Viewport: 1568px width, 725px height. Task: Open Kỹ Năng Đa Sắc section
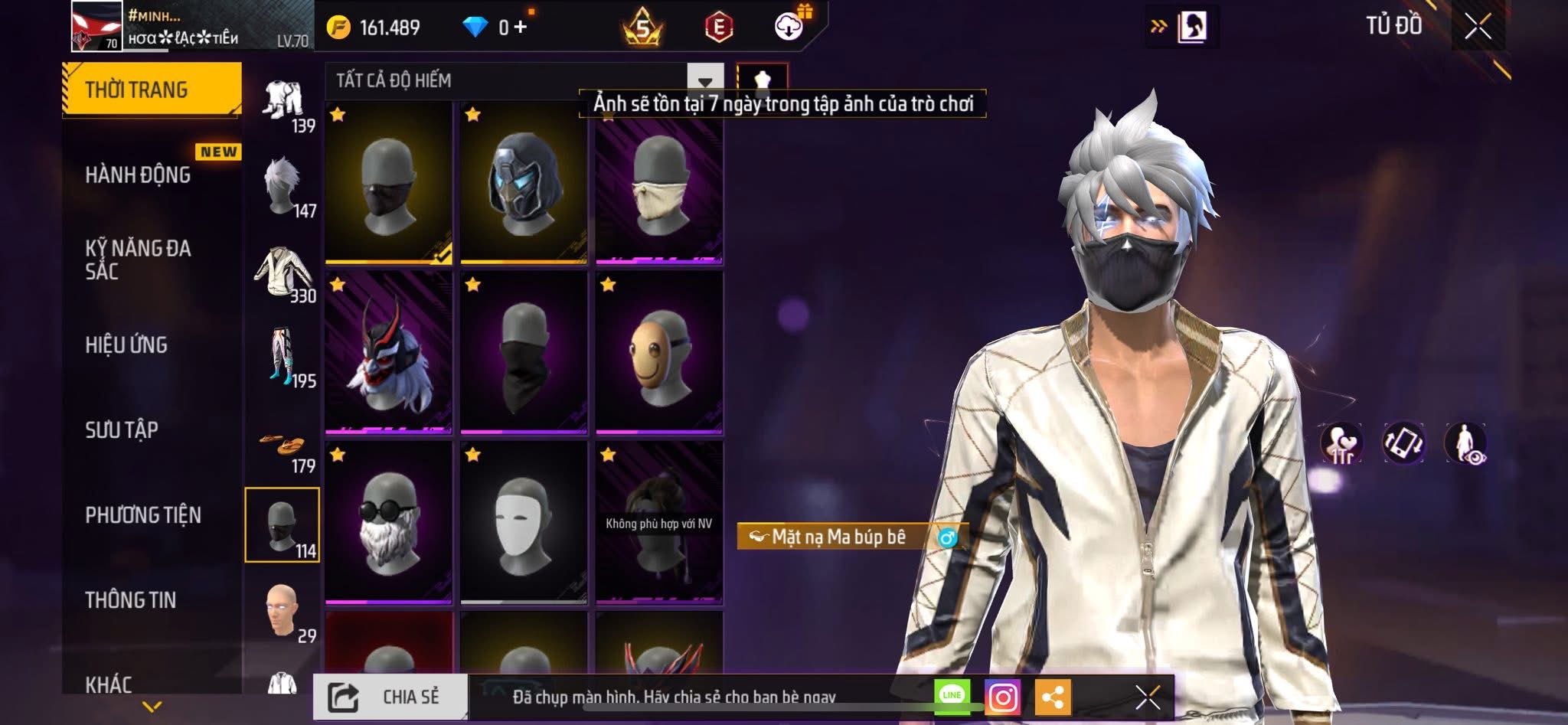tap(138, 260)
